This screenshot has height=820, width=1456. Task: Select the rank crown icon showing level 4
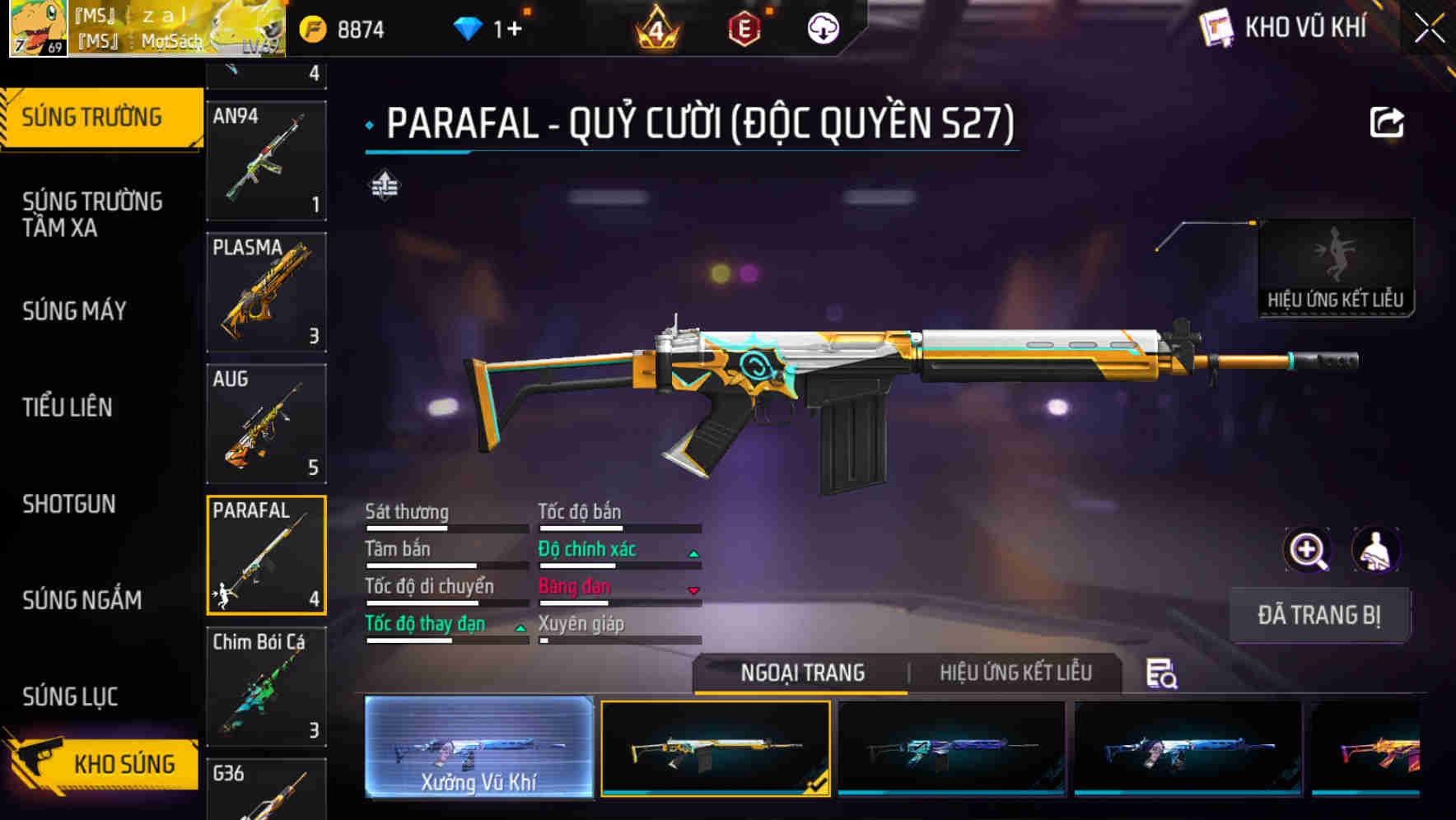656,27
